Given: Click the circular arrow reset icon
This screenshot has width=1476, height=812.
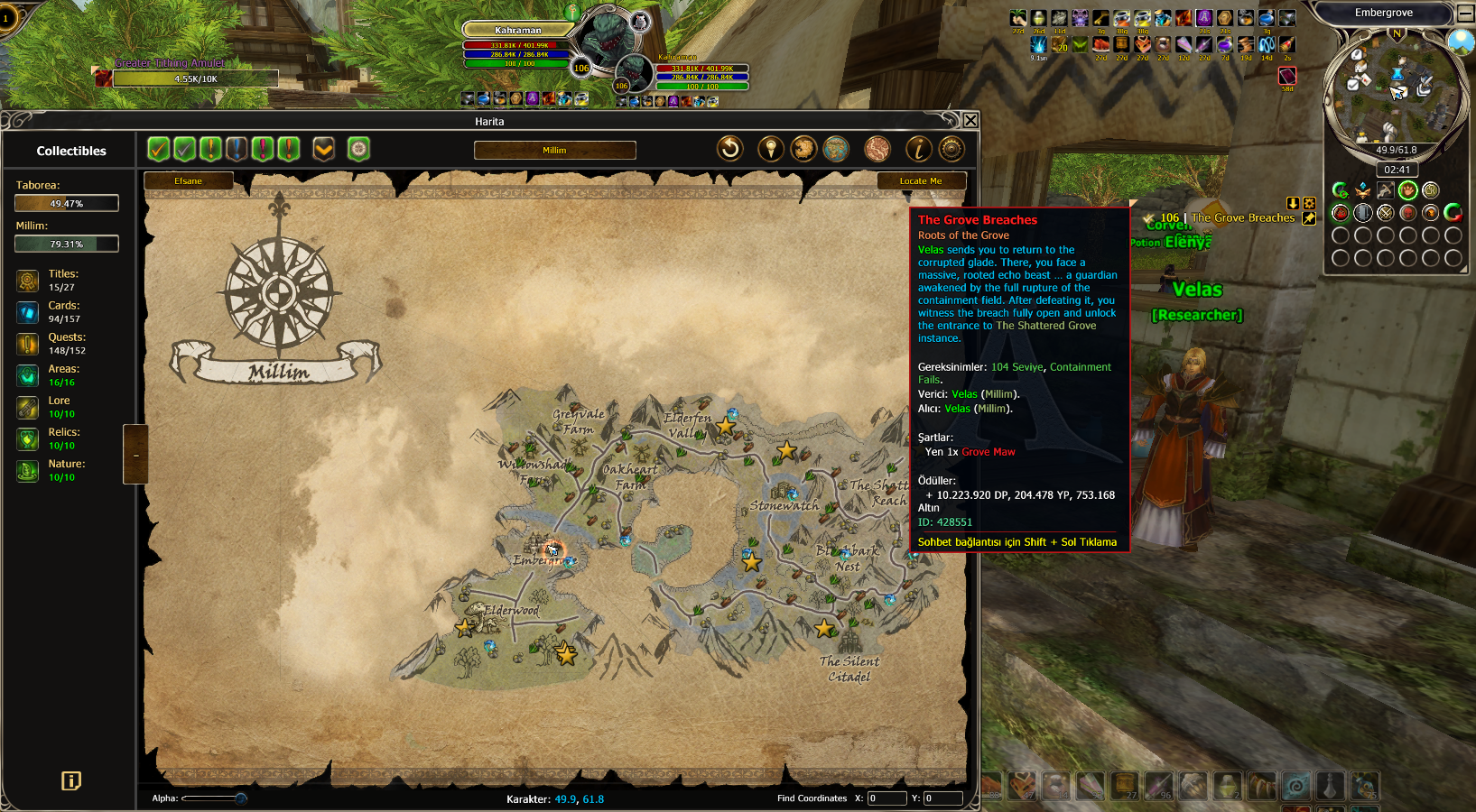Looking at the screenshot, I should (x=730, y=149).
